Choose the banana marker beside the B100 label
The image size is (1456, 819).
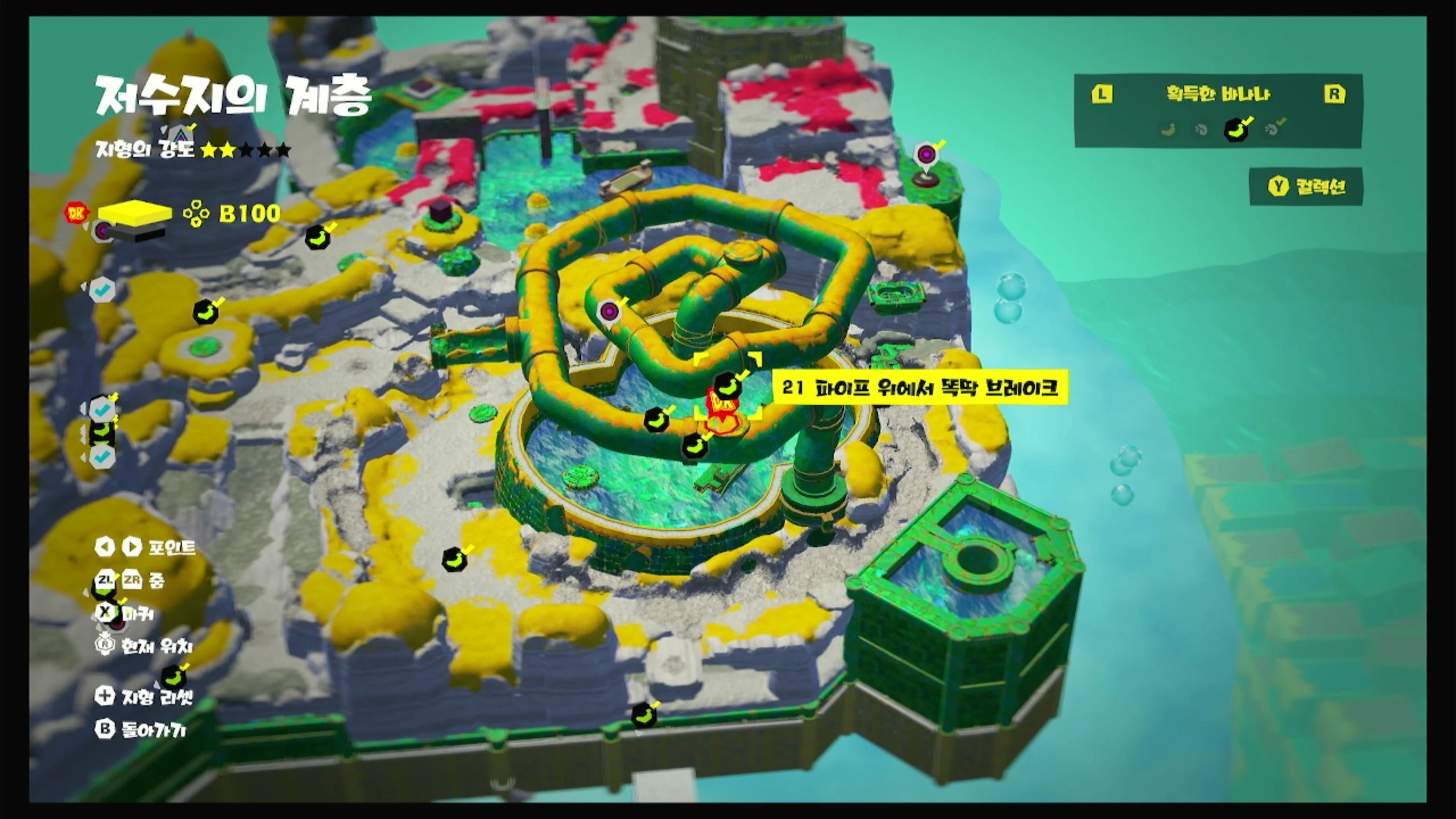coord(317,238)
